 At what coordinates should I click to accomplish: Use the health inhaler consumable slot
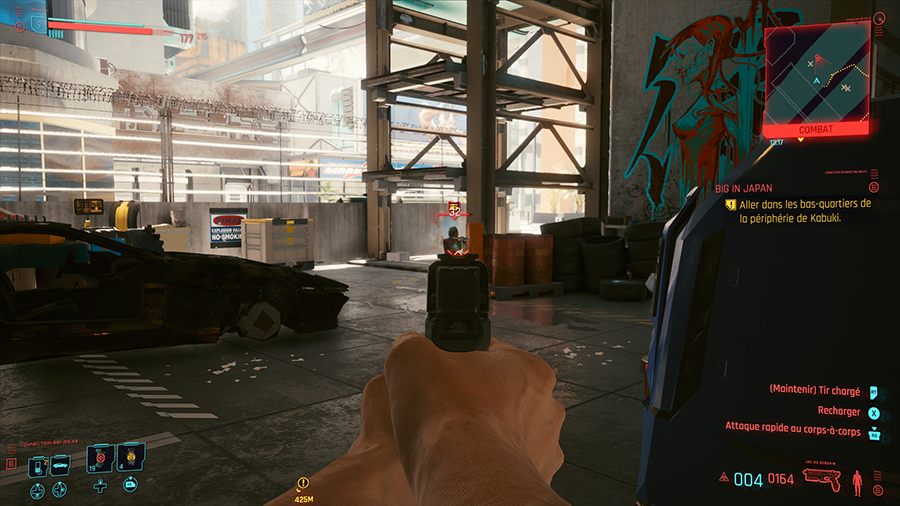(100, 460)
